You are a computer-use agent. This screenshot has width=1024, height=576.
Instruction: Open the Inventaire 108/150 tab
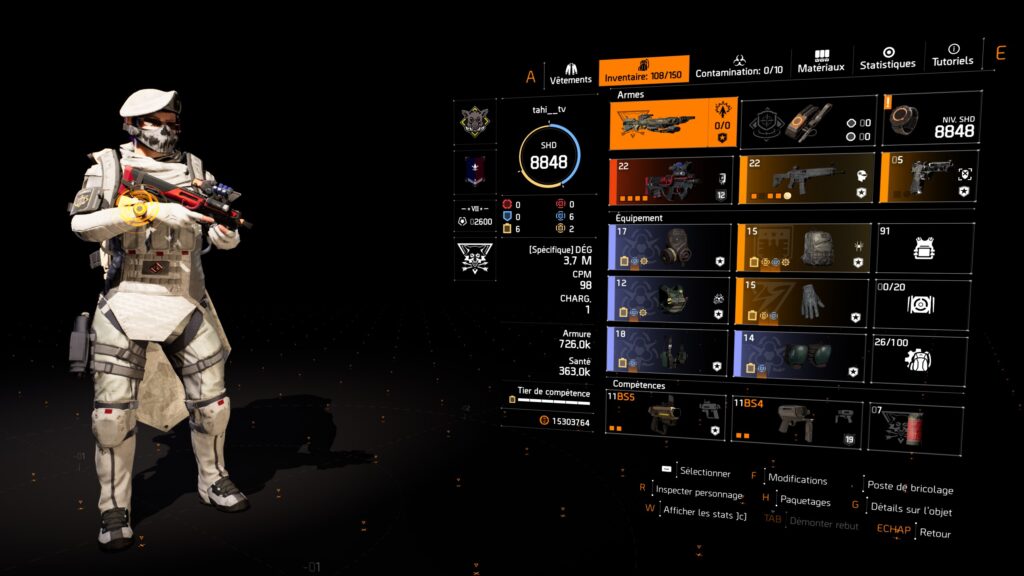pos(644,70)
